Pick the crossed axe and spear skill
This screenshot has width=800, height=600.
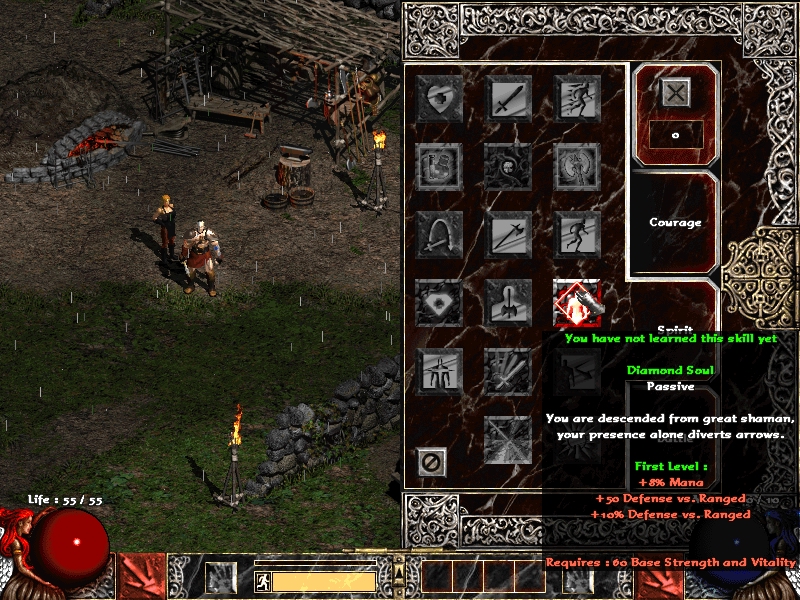pyautogui.click(x=508, y=234)
